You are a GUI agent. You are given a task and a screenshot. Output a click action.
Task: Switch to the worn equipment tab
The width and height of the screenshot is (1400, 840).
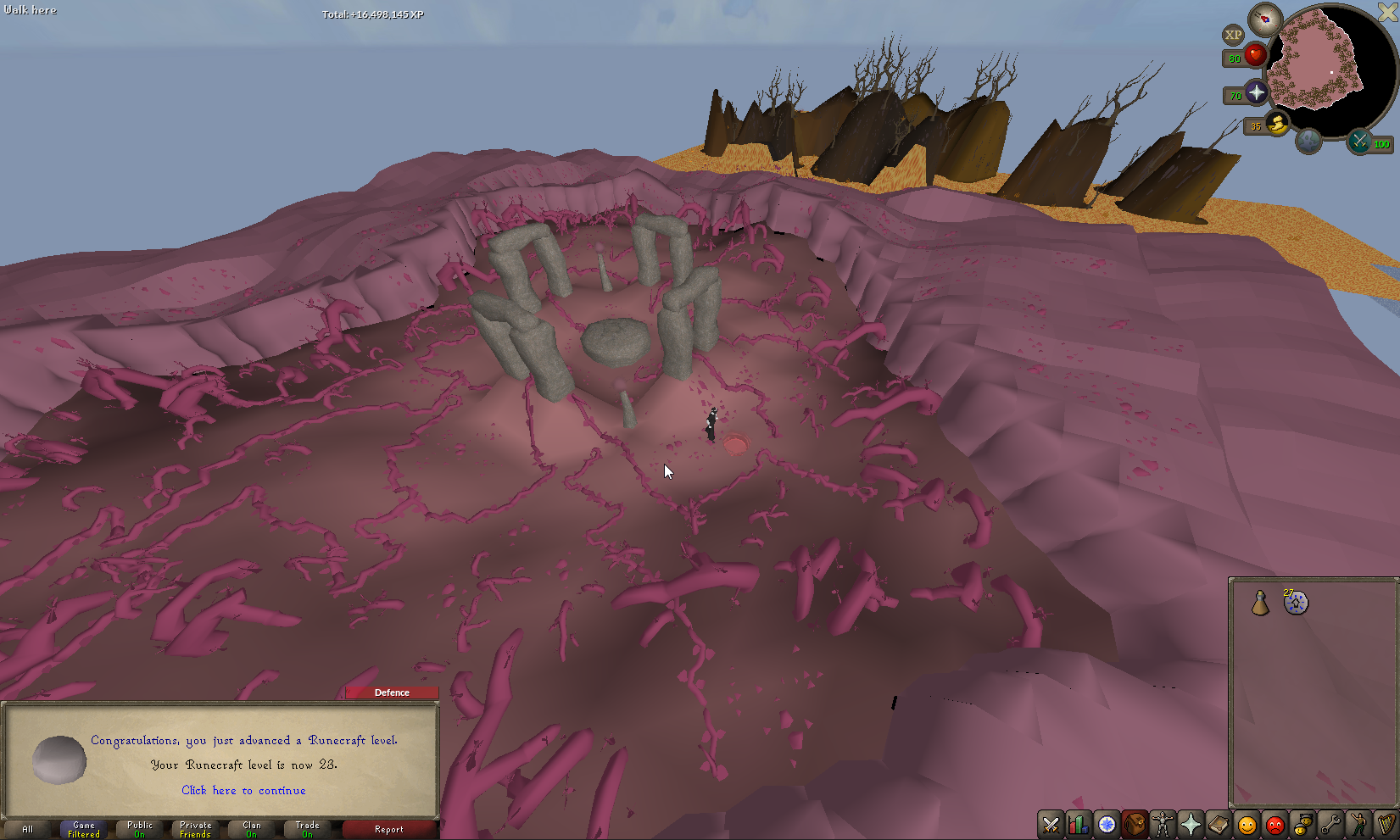point(1163,825)
